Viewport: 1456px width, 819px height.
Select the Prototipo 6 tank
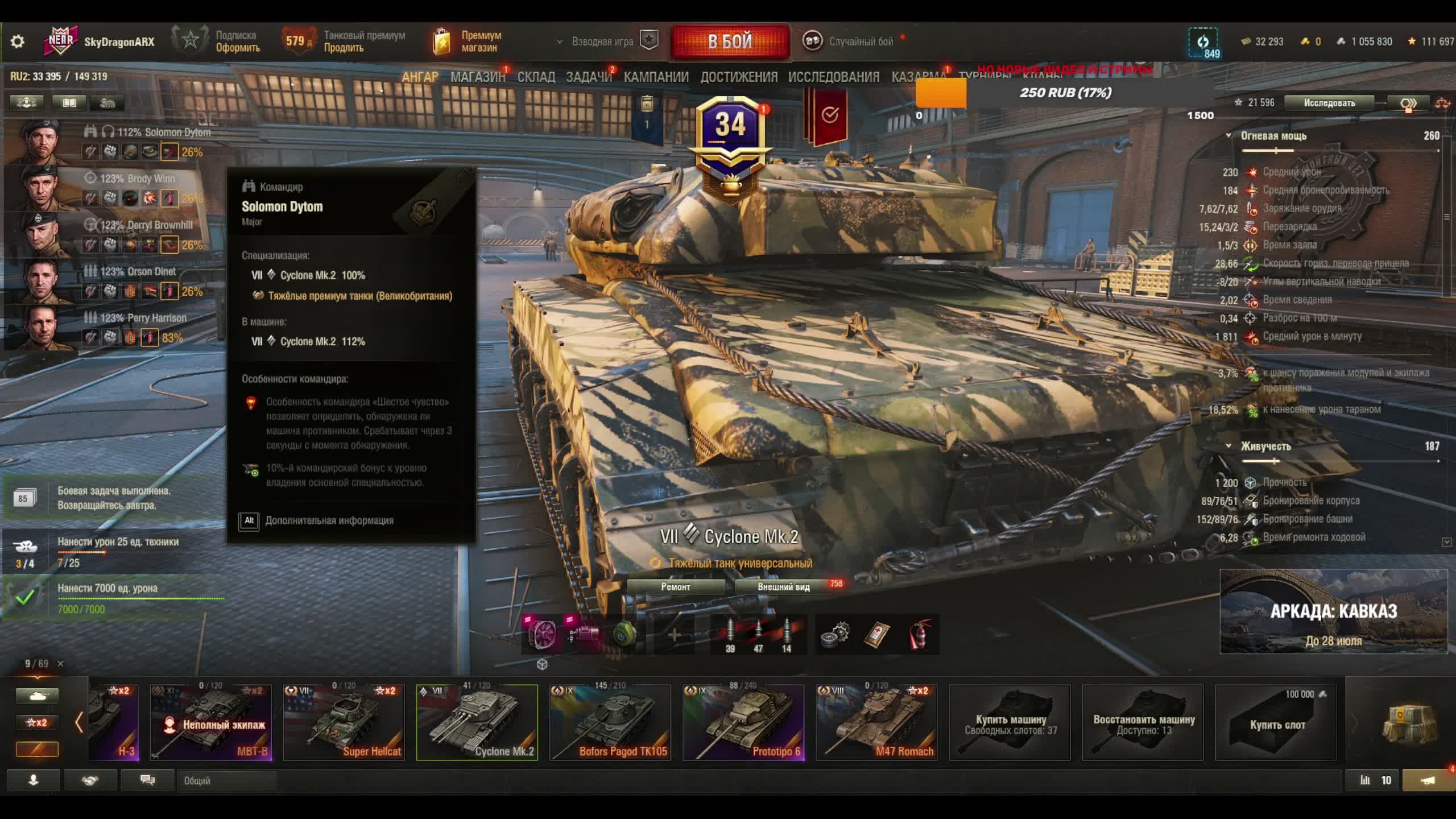(743, 722)
